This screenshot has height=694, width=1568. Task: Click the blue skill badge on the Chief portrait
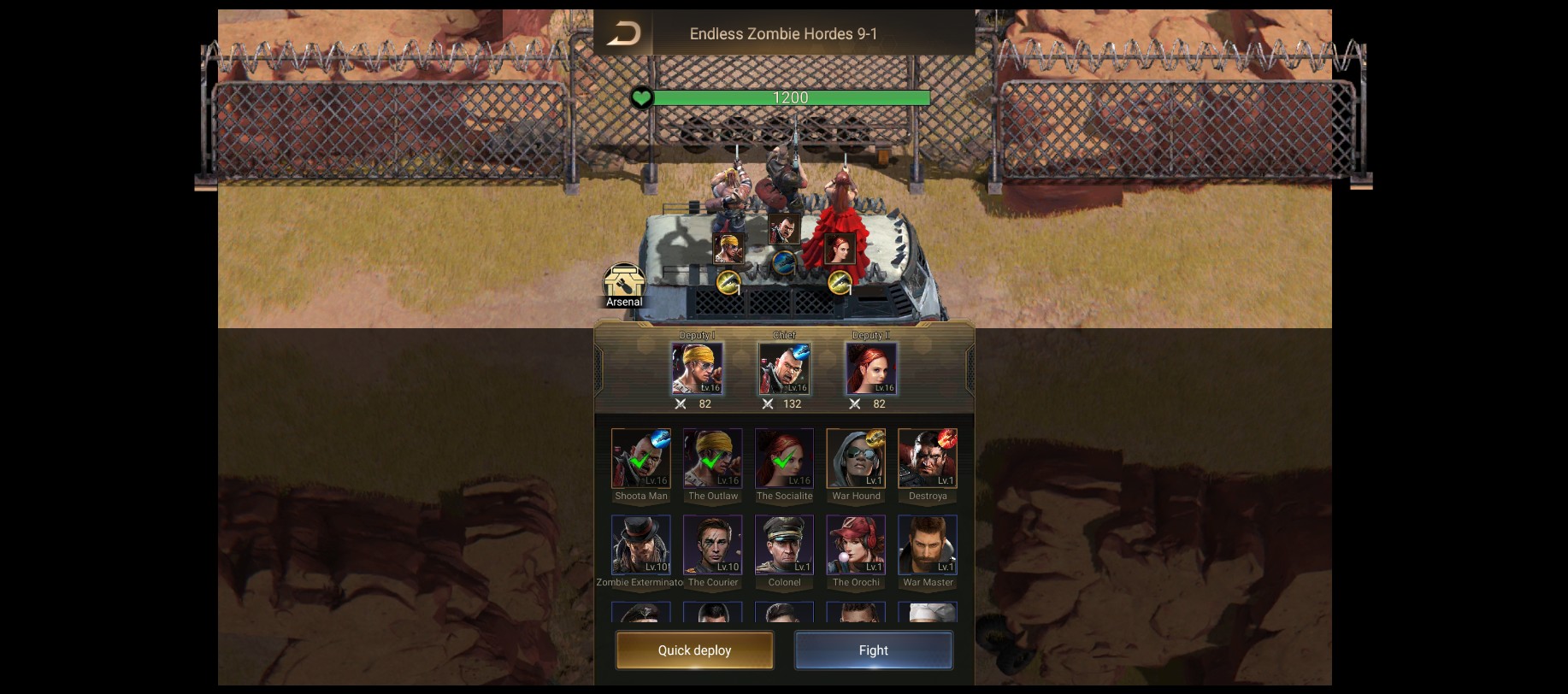tap(803, 350)
